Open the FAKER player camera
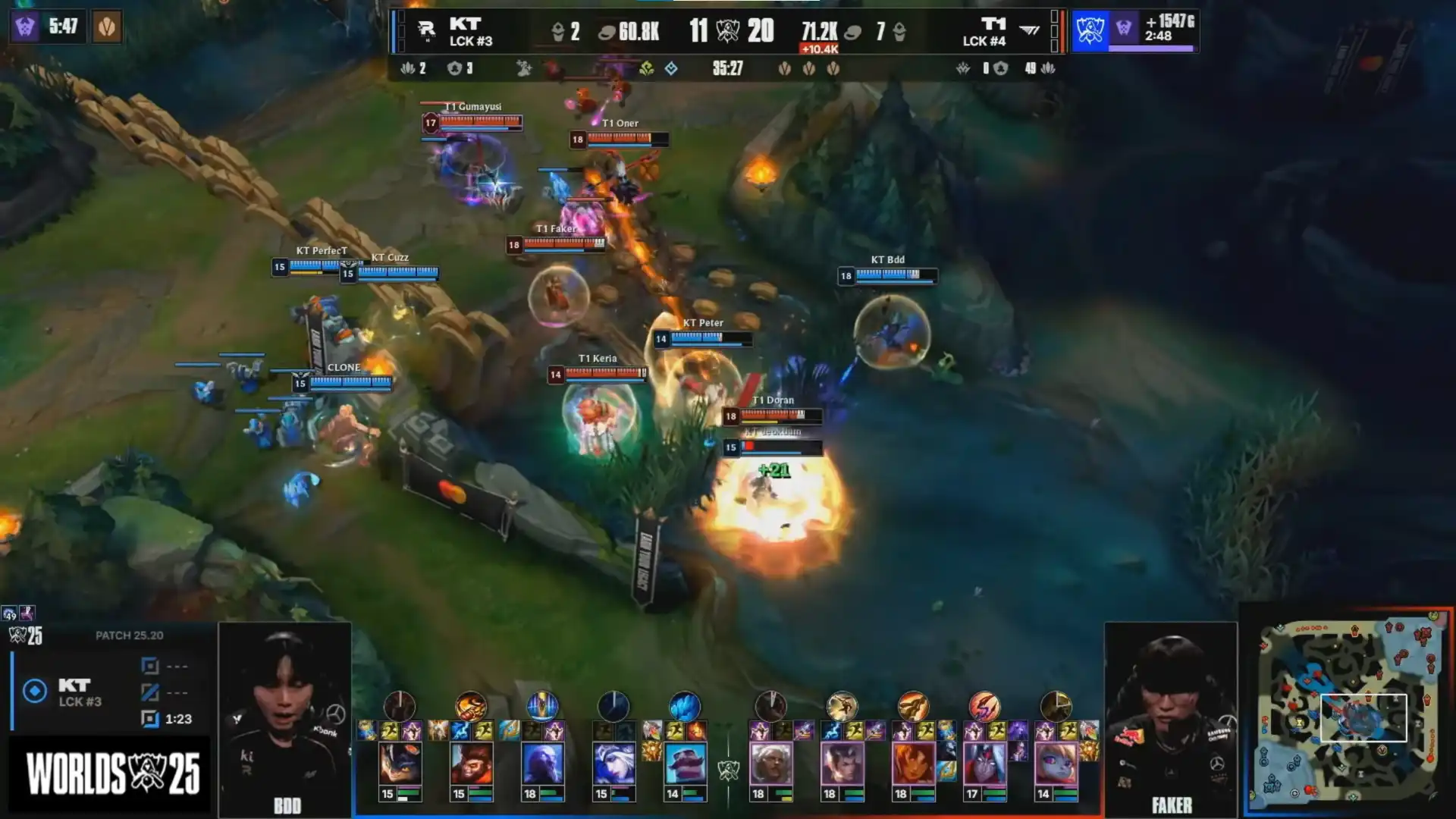This screenshot has height=819, width=1456. point(1171,717)
